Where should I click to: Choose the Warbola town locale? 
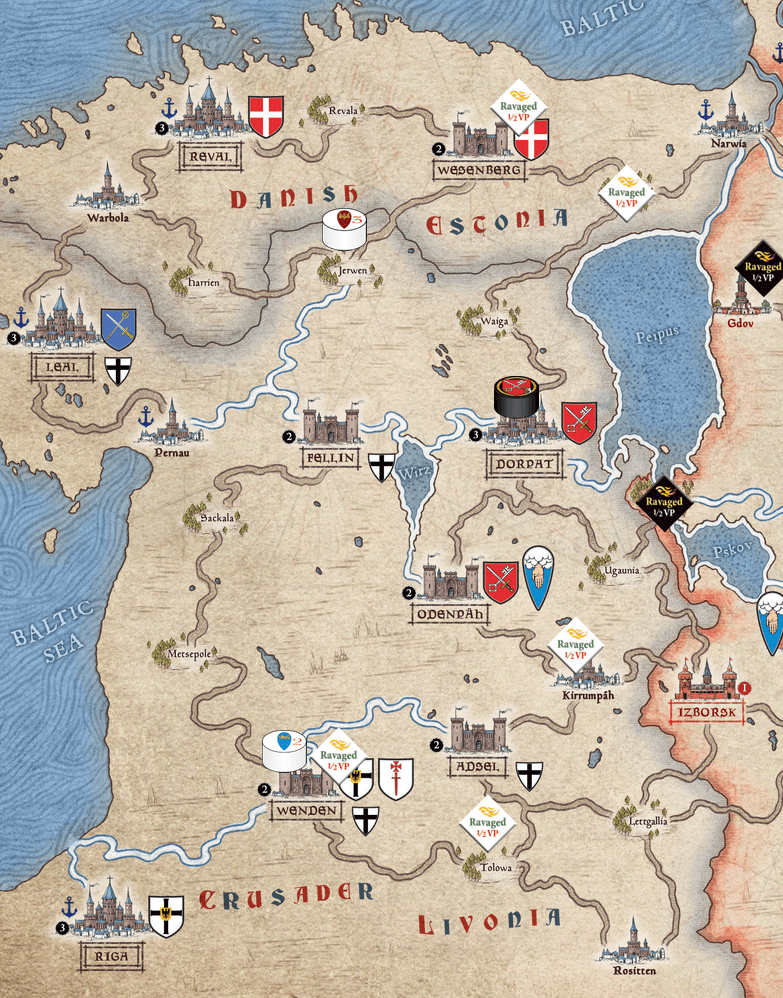108,186
